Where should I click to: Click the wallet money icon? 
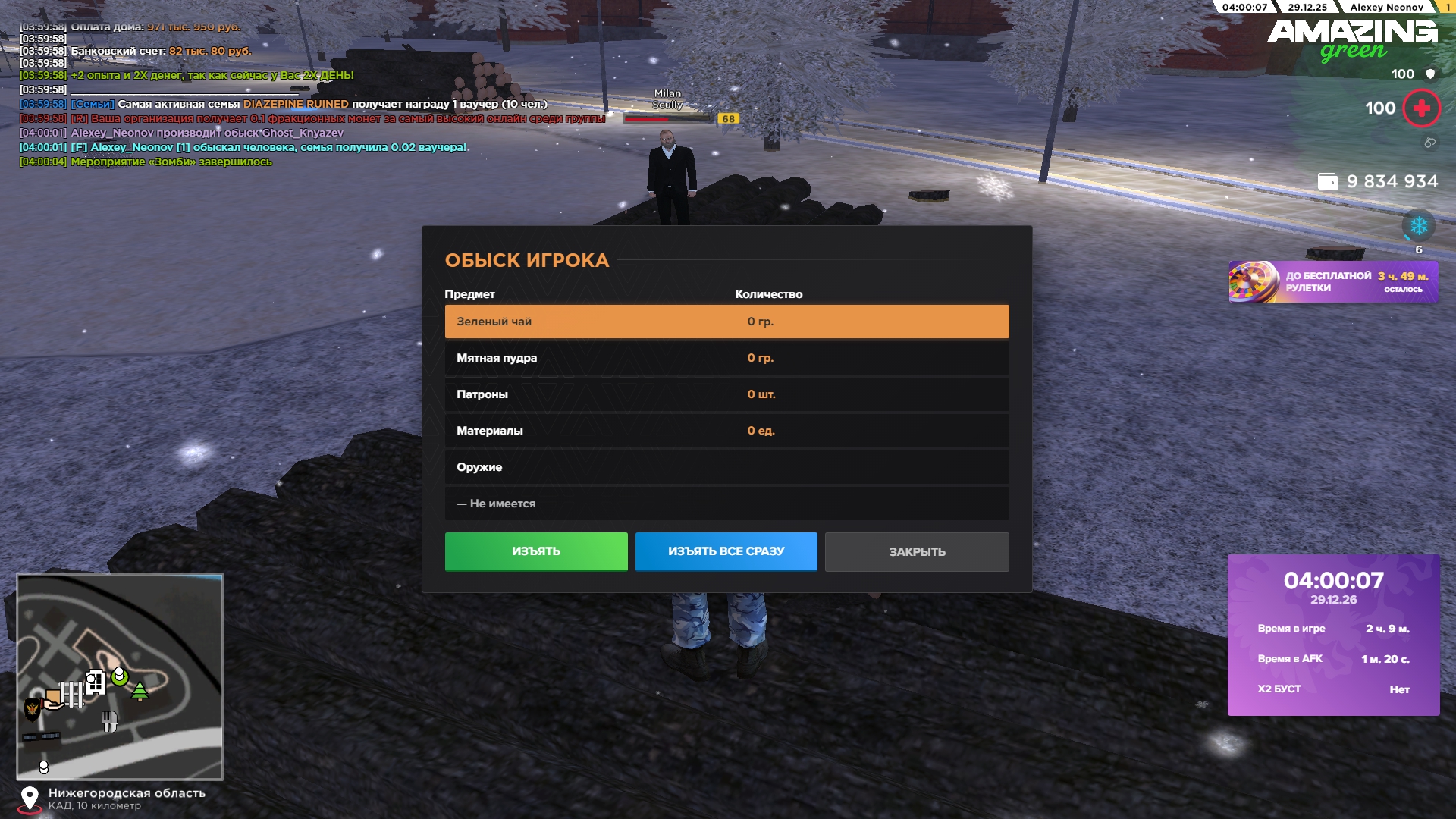(1328, 181)
